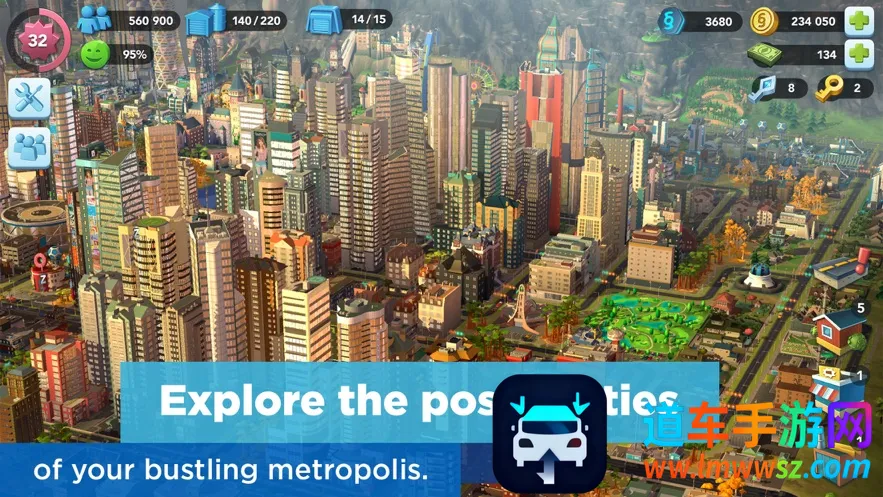883x497 pixels.
Task: Tap the green SimCash banknote stack
Action: (764, 54)
